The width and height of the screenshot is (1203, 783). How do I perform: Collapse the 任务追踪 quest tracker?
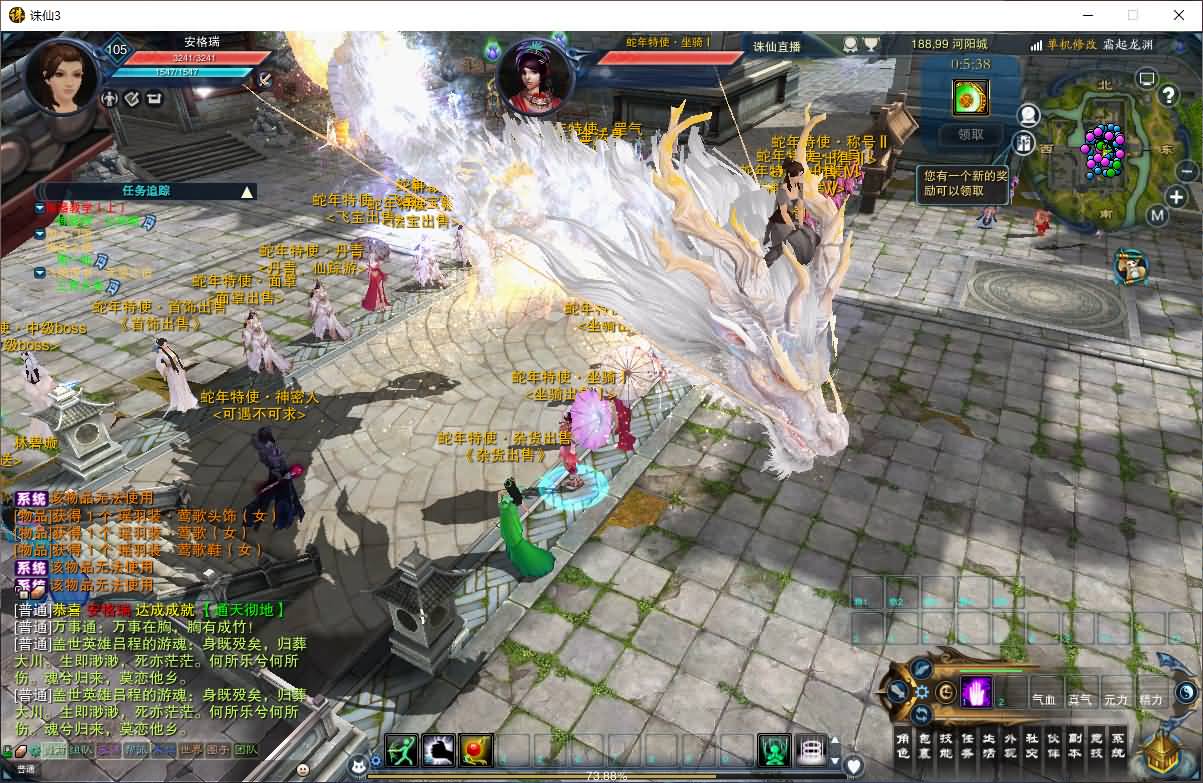[x=247, y=191]
